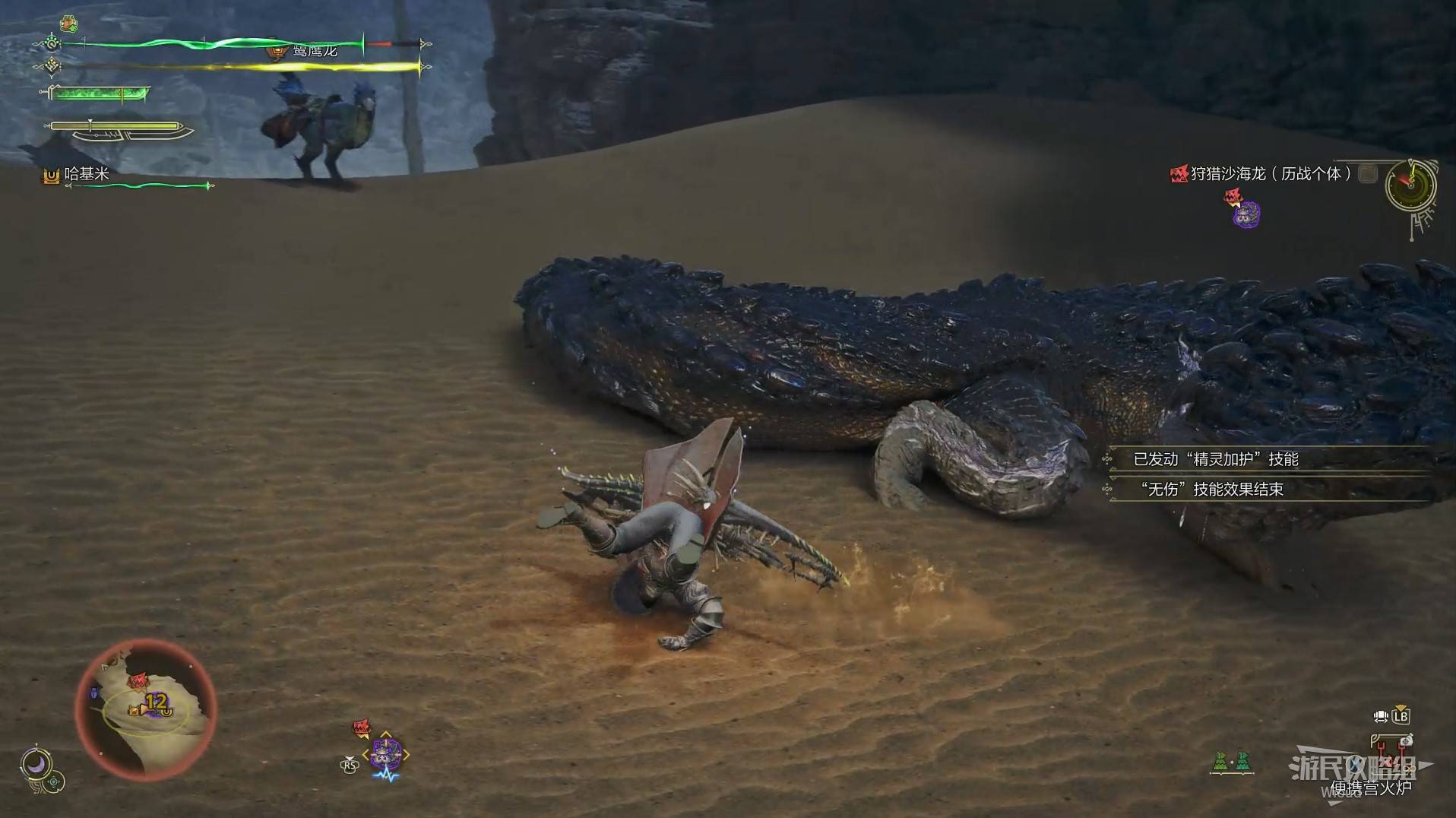Image resolution: width=1456 pixels, height=818 pixels.
Task: Select the targeted monster icon with yellow brackets
Action: click(x=386, y=753)
